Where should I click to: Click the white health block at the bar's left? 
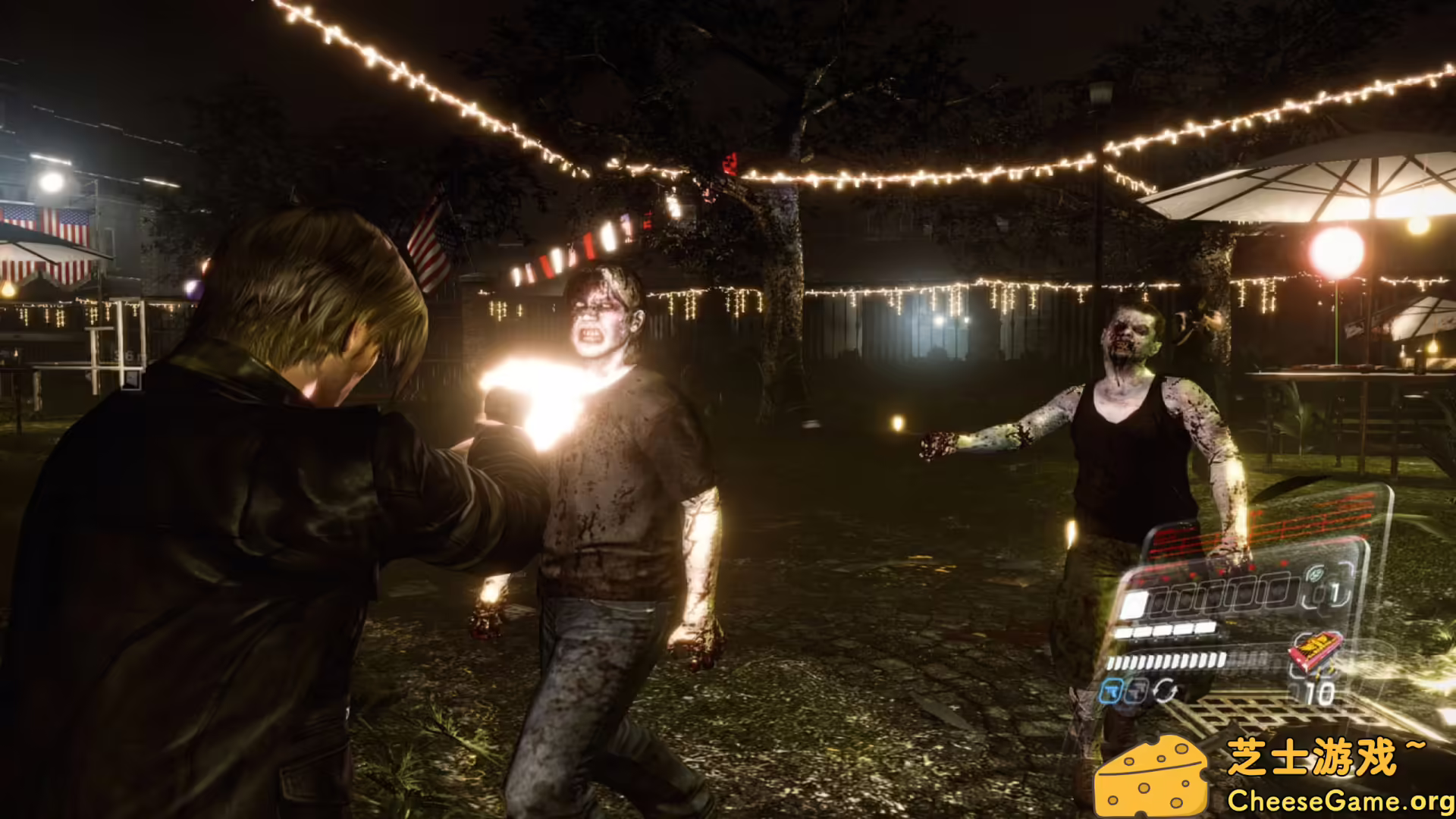pyautogui.click(x=1135, y=604)
